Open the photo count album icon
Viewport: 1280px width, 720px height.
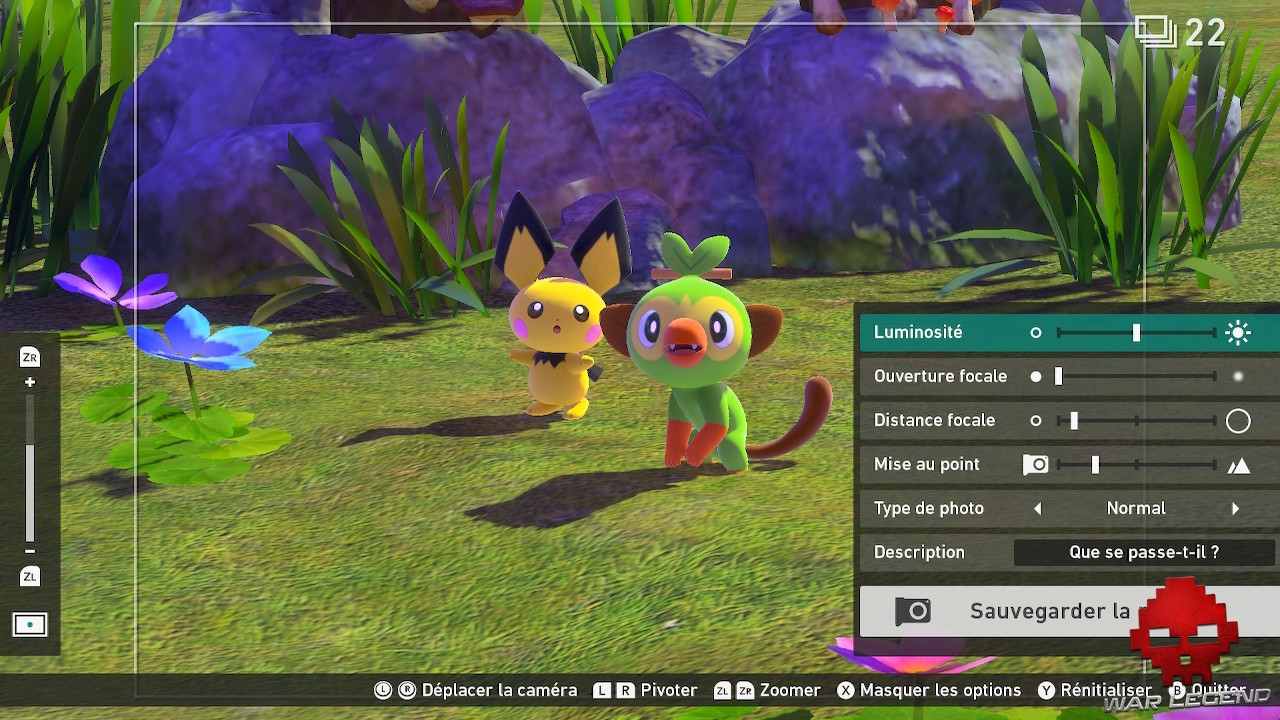coord(1156,32)
